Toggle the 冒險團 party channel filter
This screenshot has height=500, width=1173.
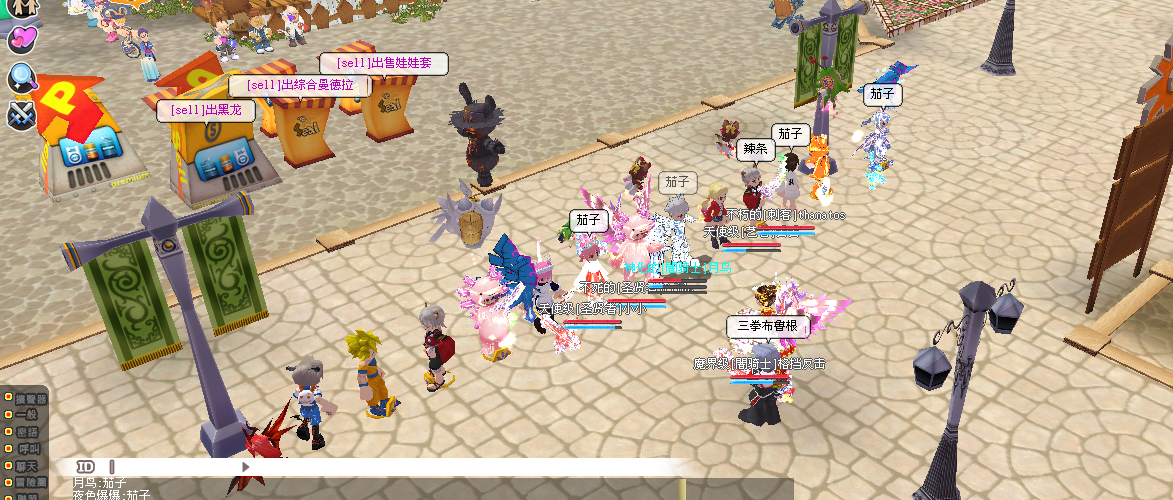click(26, 483)
